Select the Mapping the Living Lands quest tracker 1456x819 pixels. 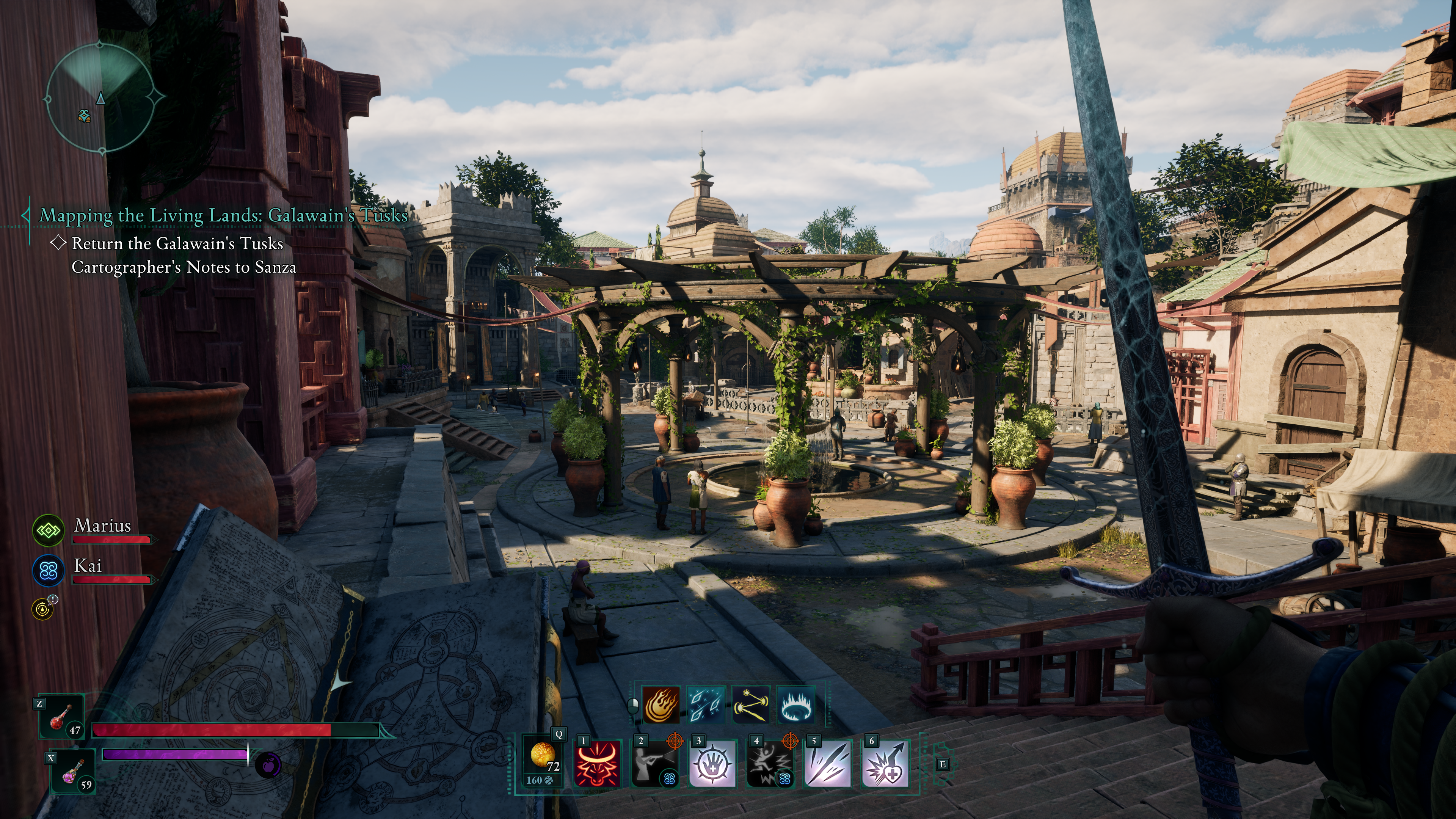223,215
